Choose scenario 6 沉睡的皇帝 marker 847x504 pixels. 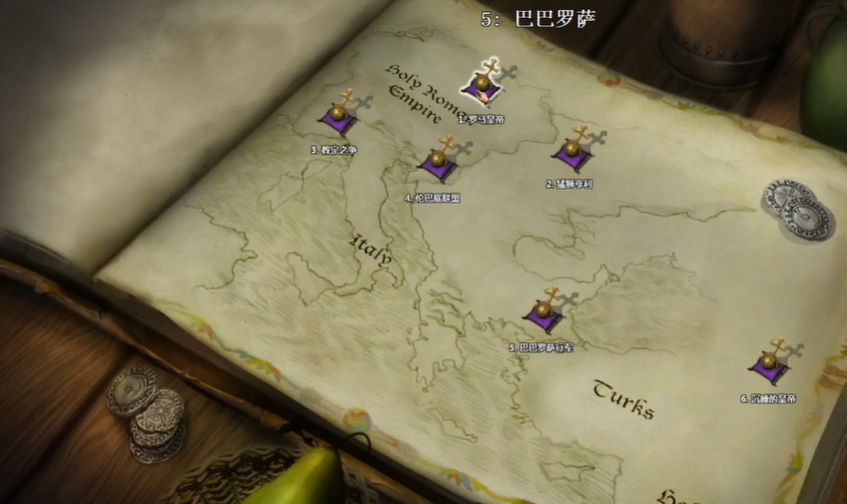coord(768,364)
